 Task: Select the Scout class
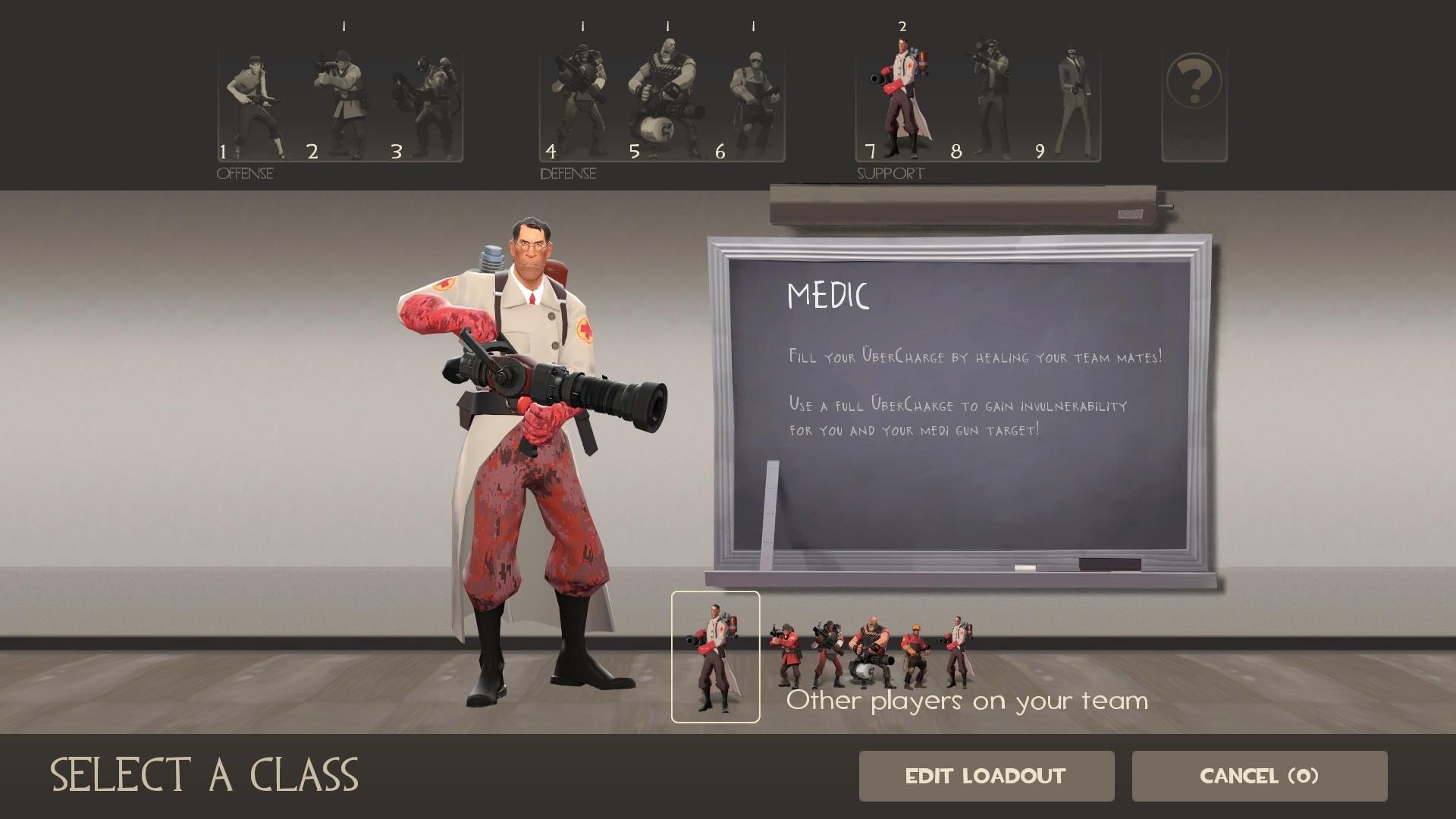[x=253, y=105]
